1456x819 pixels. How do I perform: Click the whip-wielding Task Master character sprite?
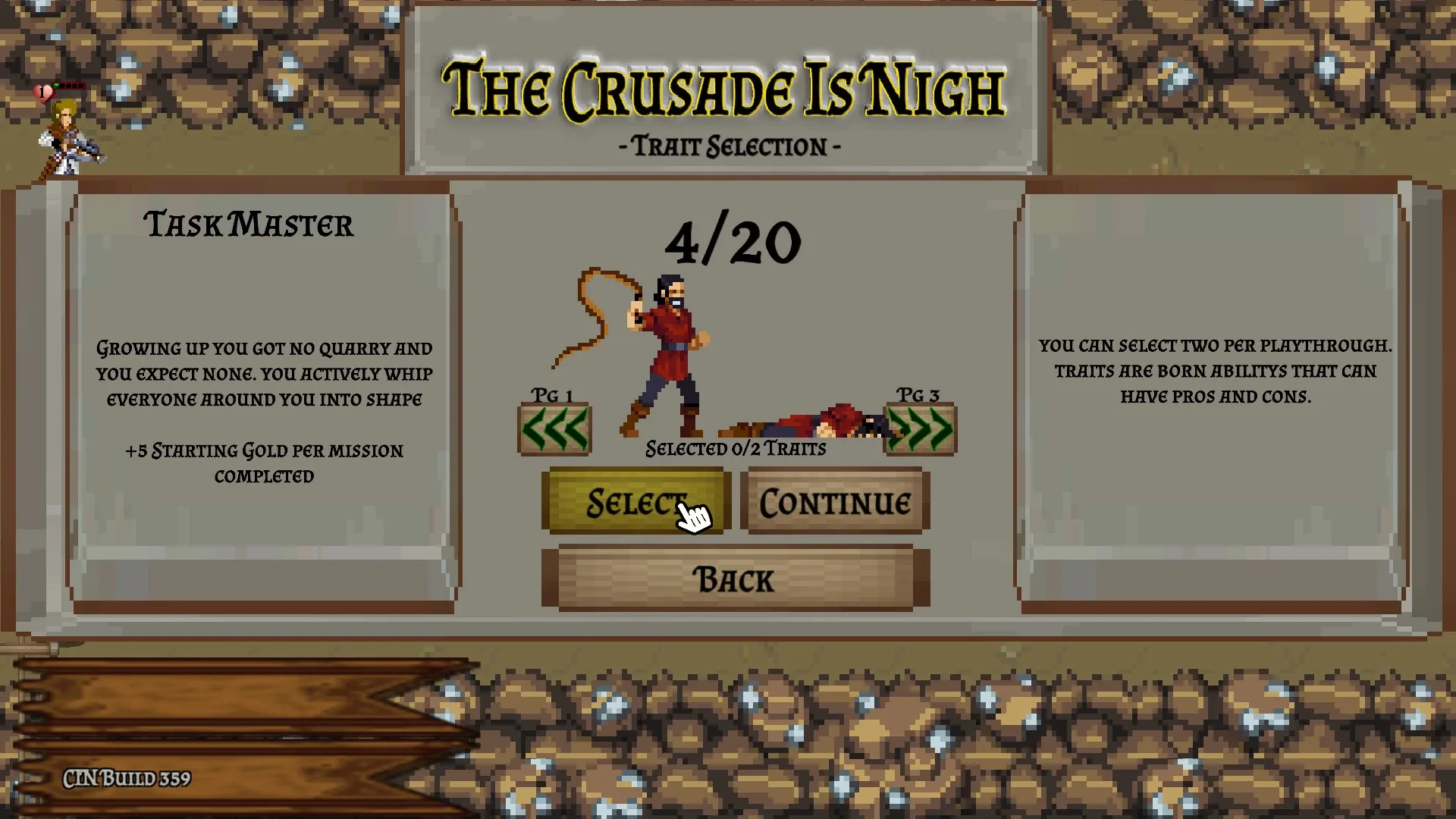[x=671, y=349]
